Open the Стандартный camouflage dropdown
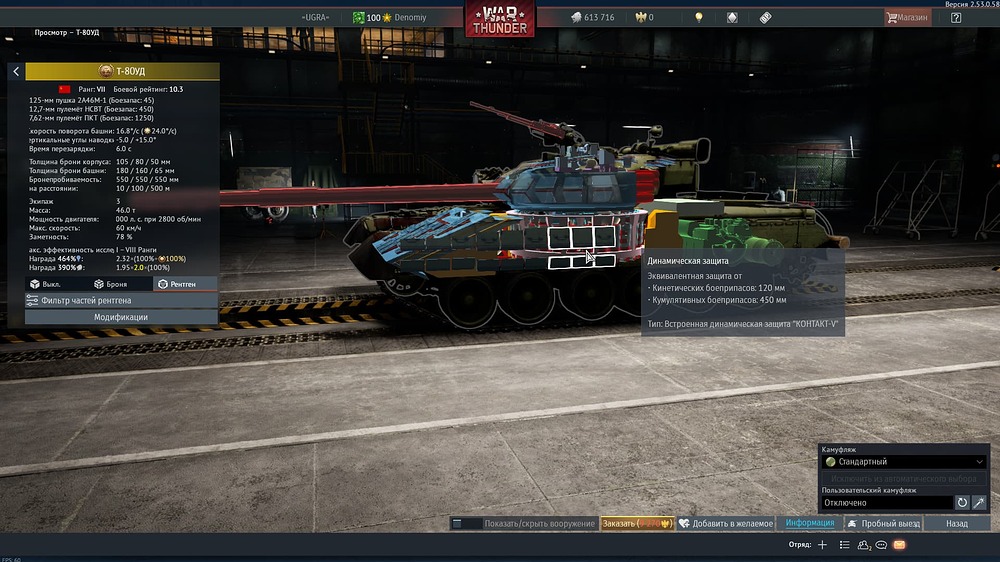The height and width of the screenshot is (562, 1000). (x=904, y=462)
